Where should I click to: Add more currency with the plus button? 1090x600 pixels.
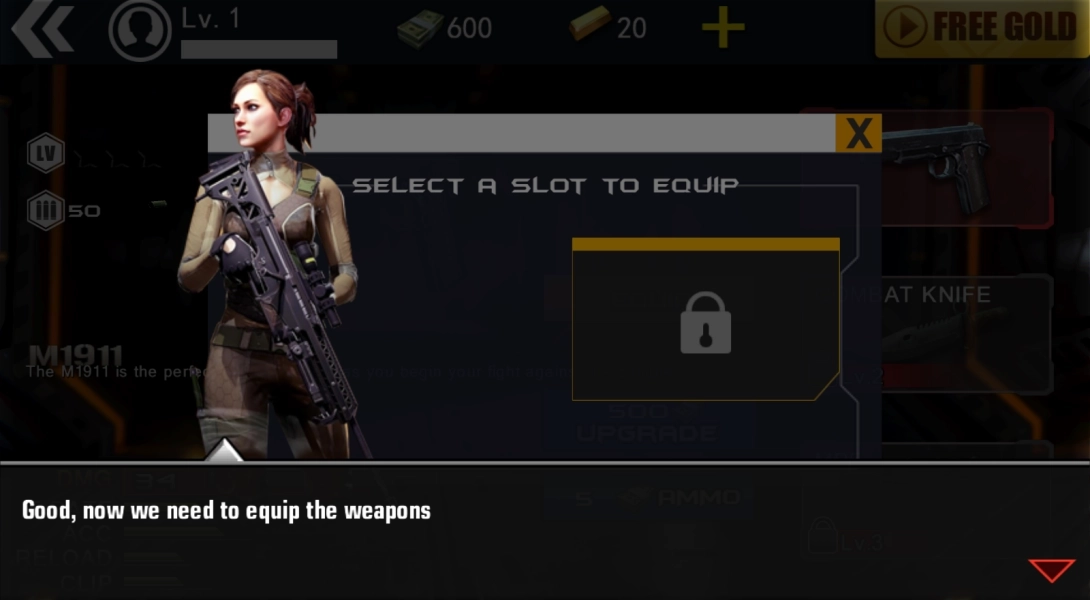point(722,28)
